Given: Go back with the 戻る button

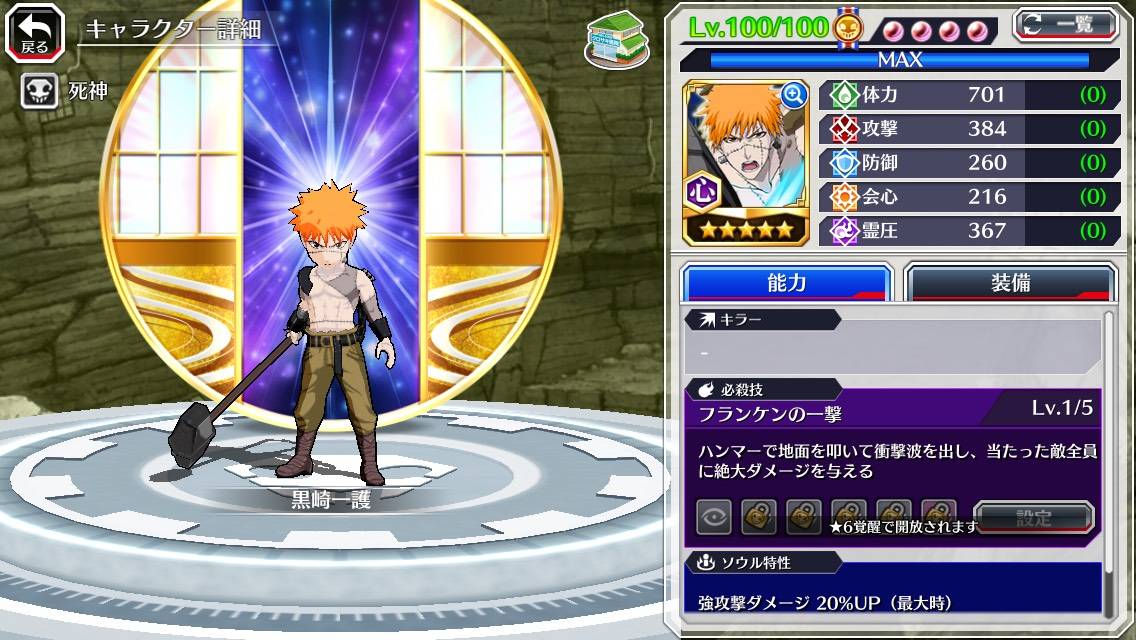Looking at the screenshot, I should 34,34.
